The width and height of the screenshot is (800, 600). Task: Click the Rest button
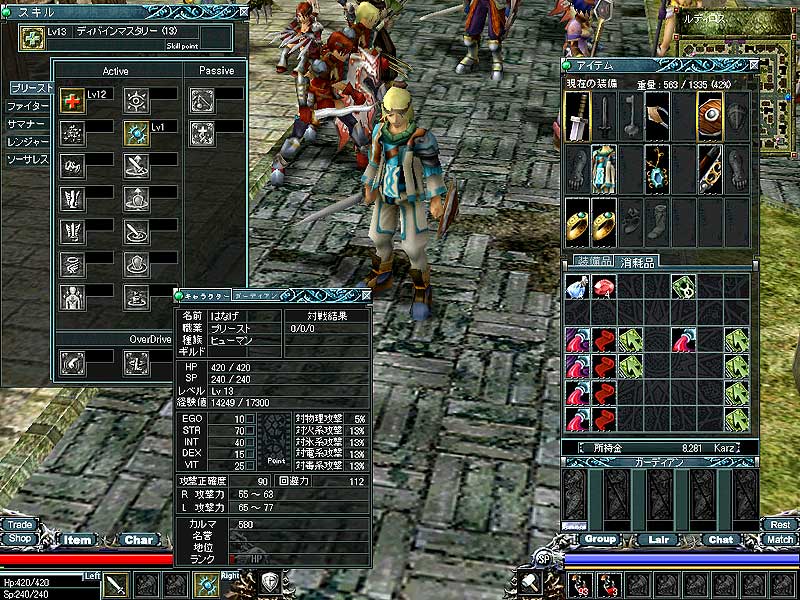pyautogui.click(x=779, y=524)
